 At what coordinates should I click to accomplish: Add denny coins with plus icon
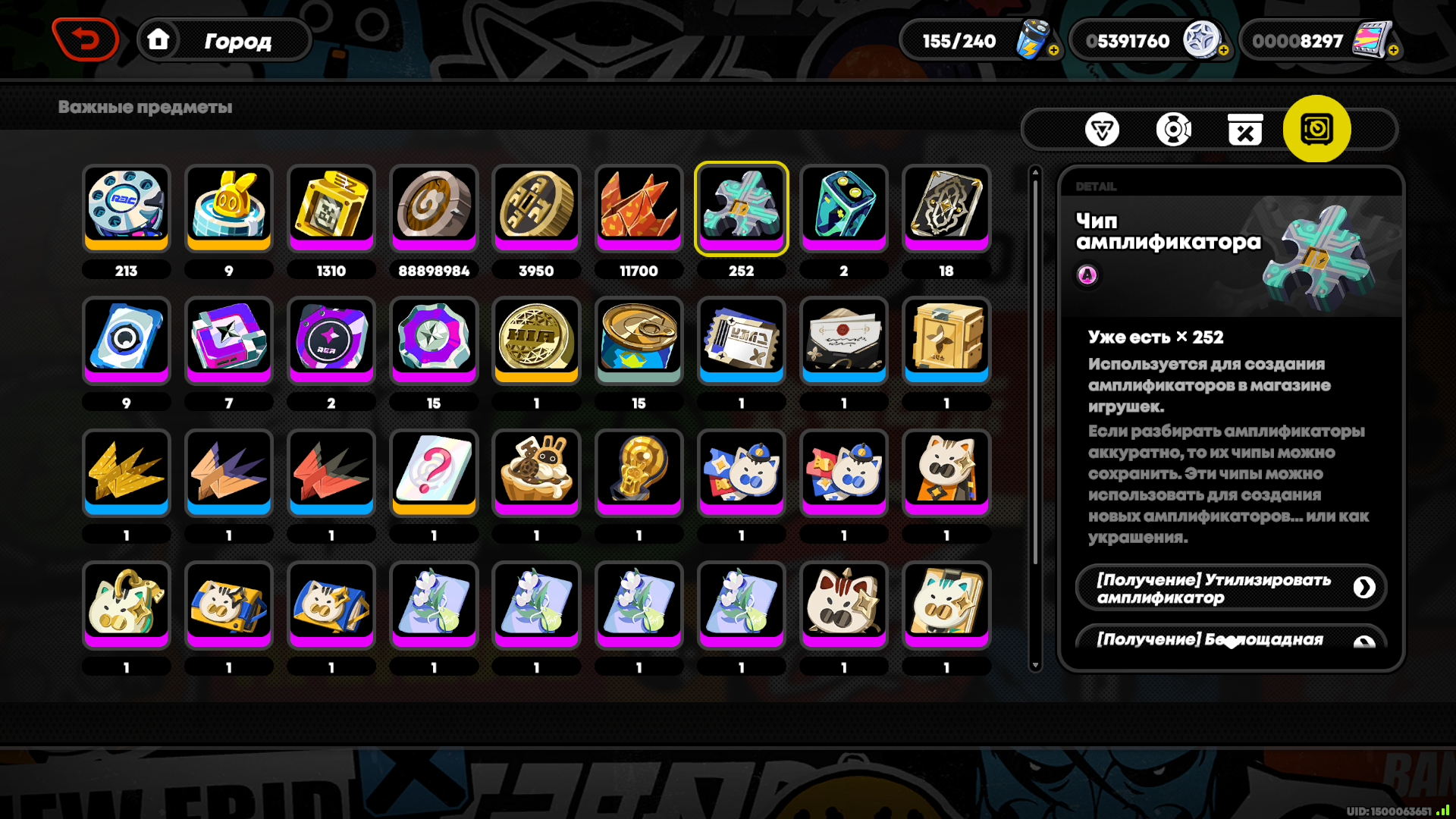click(1223, 50)
